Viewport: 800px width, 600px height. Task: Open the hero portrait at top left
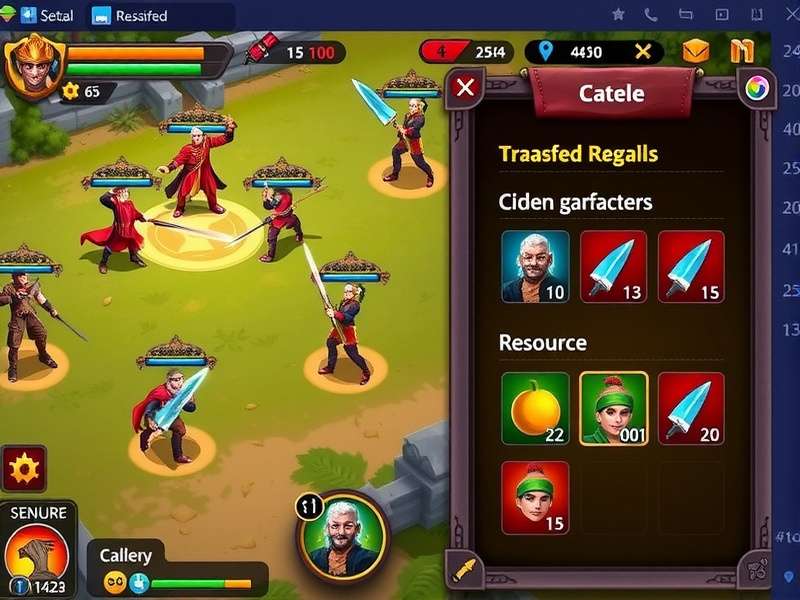[x=33, y=63]
